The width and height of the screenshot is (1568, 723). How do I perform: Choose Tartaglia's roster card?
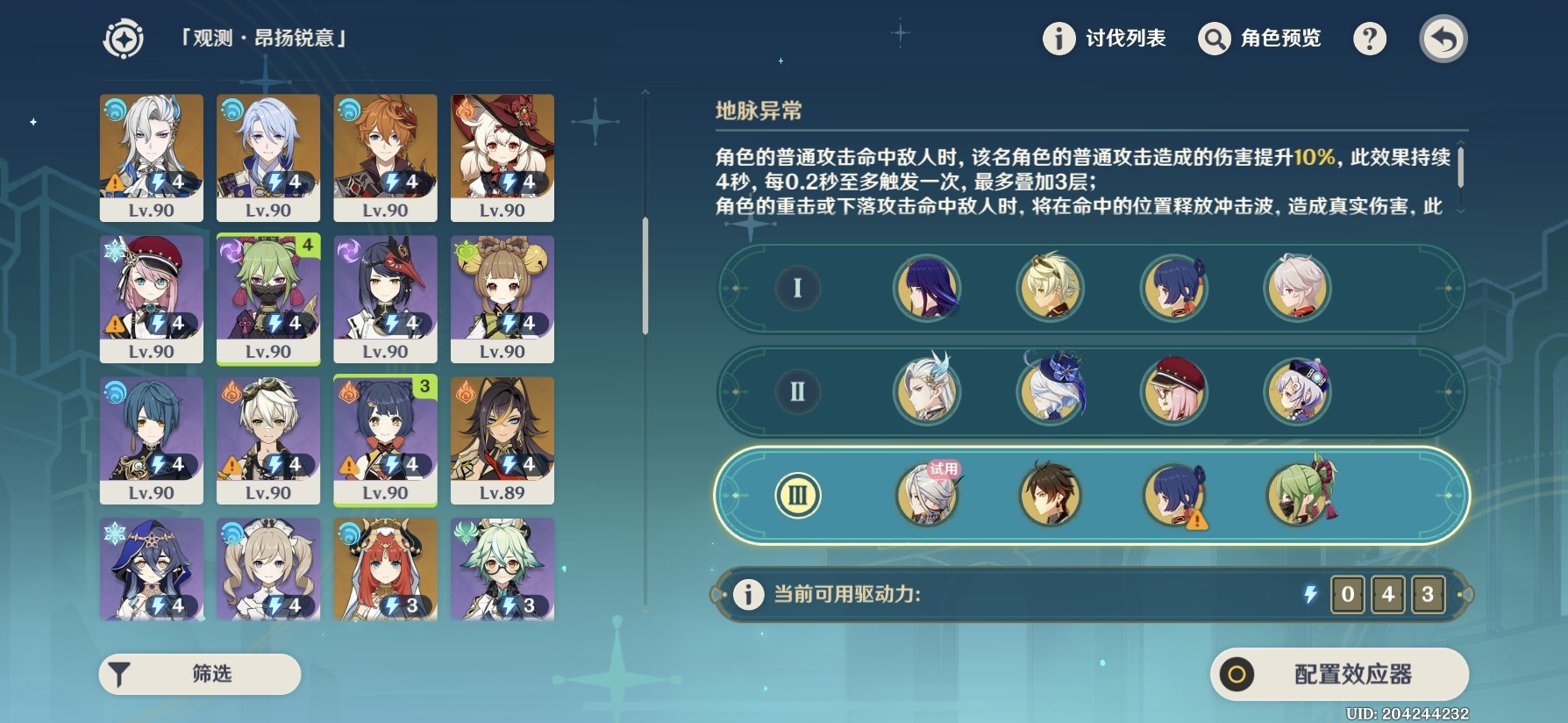click(385, 158)
